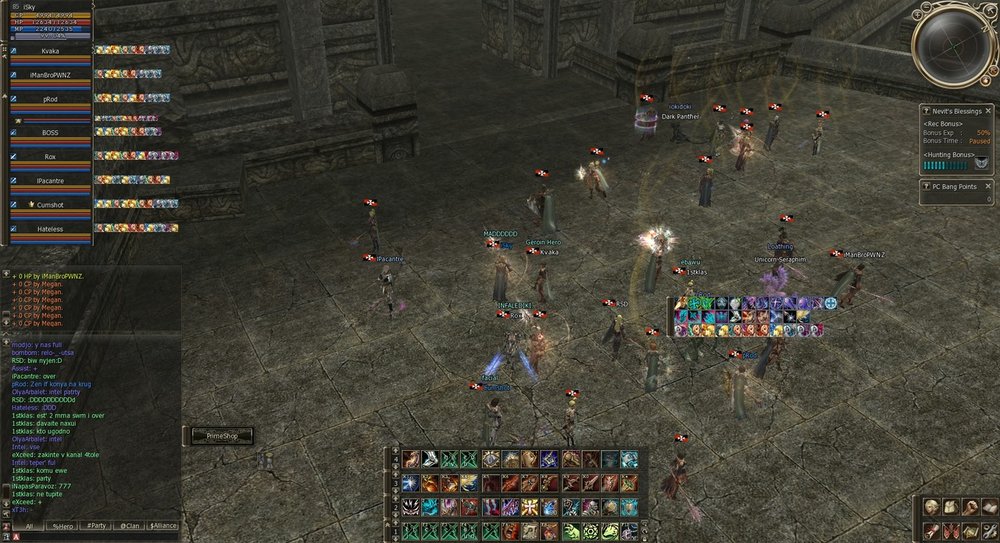Target party member Rox
Viewport: 1000px width, 543px height.
(x=50, y=157)
